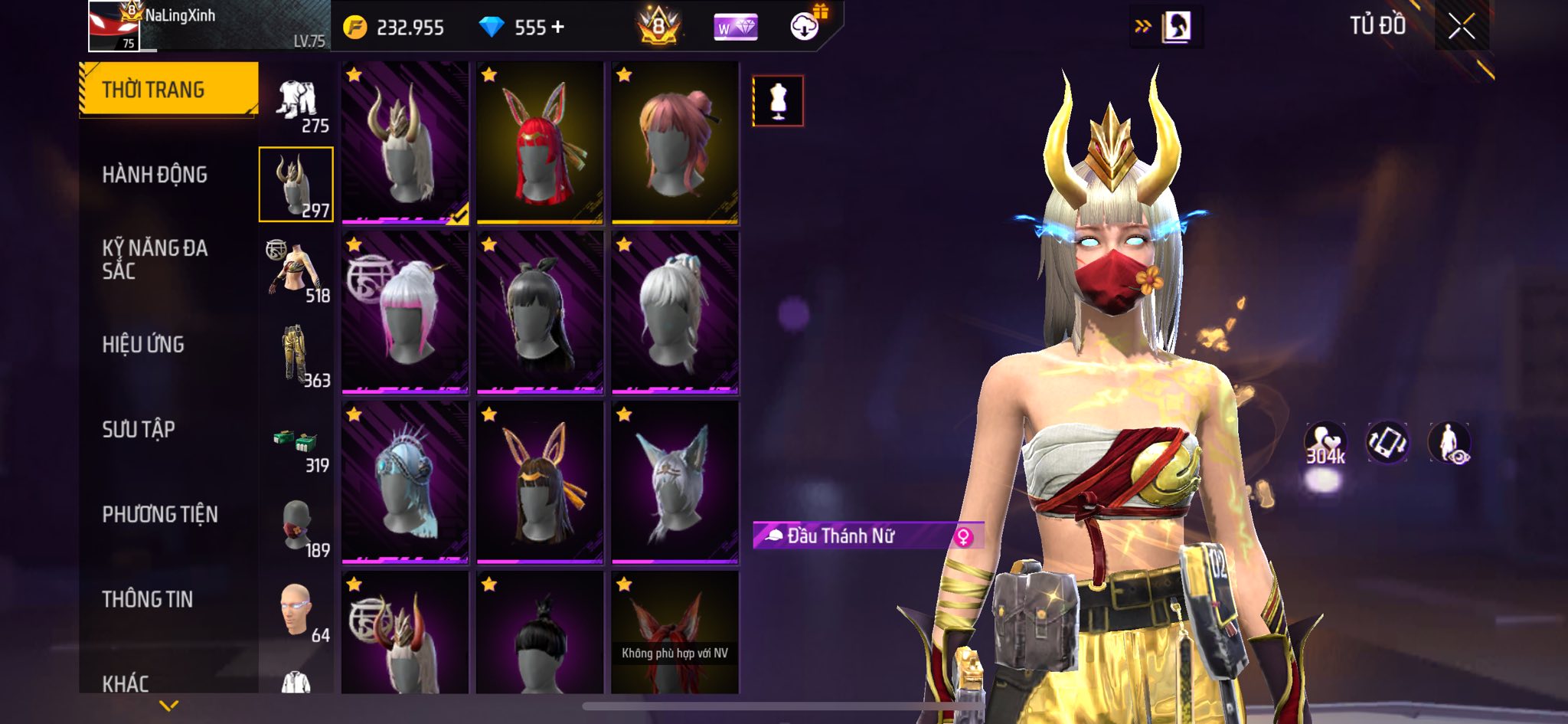The height and width of the screenshot is (724, 1568).
Task: Open the KỸ NĂNG ĐA SẮC tab
Action: pos(155,259)
